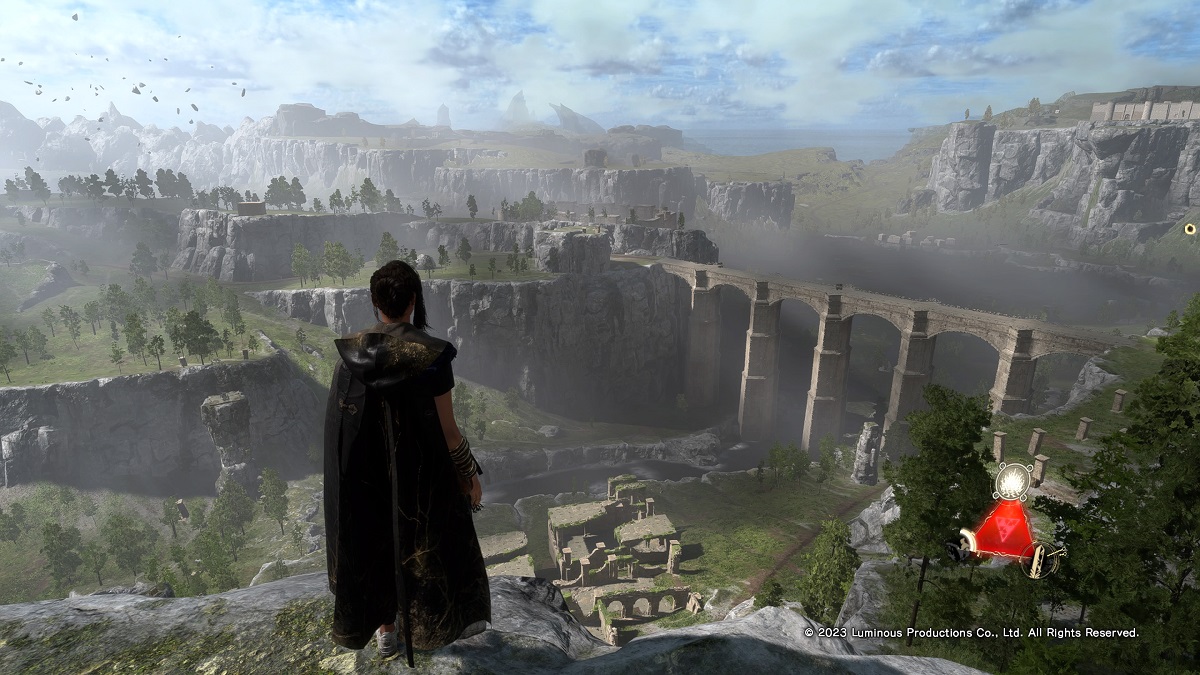Activate the red triangle magic emblem
This screenshot has width=1200, height=675.
click(x=1003, y=527)
